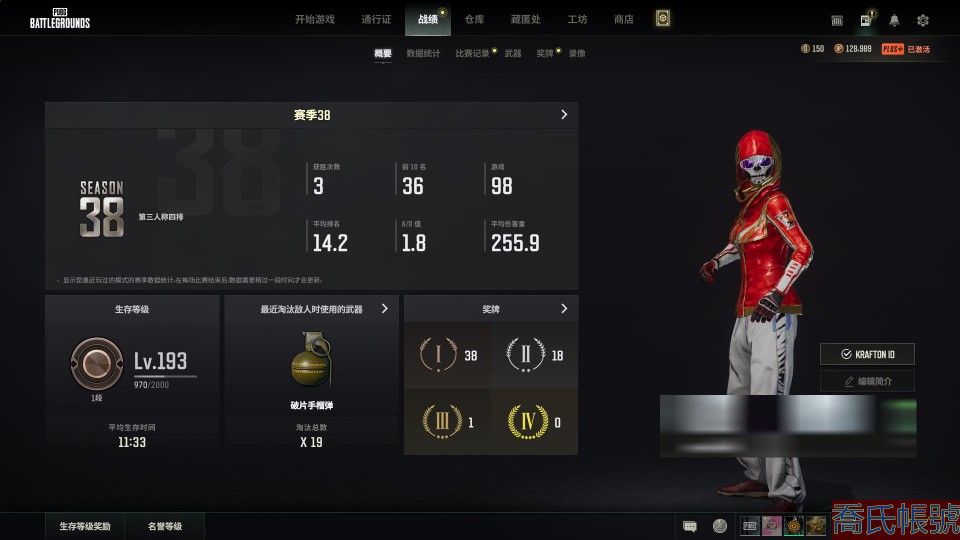The height and width of the screenshot is (540, 960).
Task: Switch to the 录像 replays tab
Action: click(x=577, y=53)
